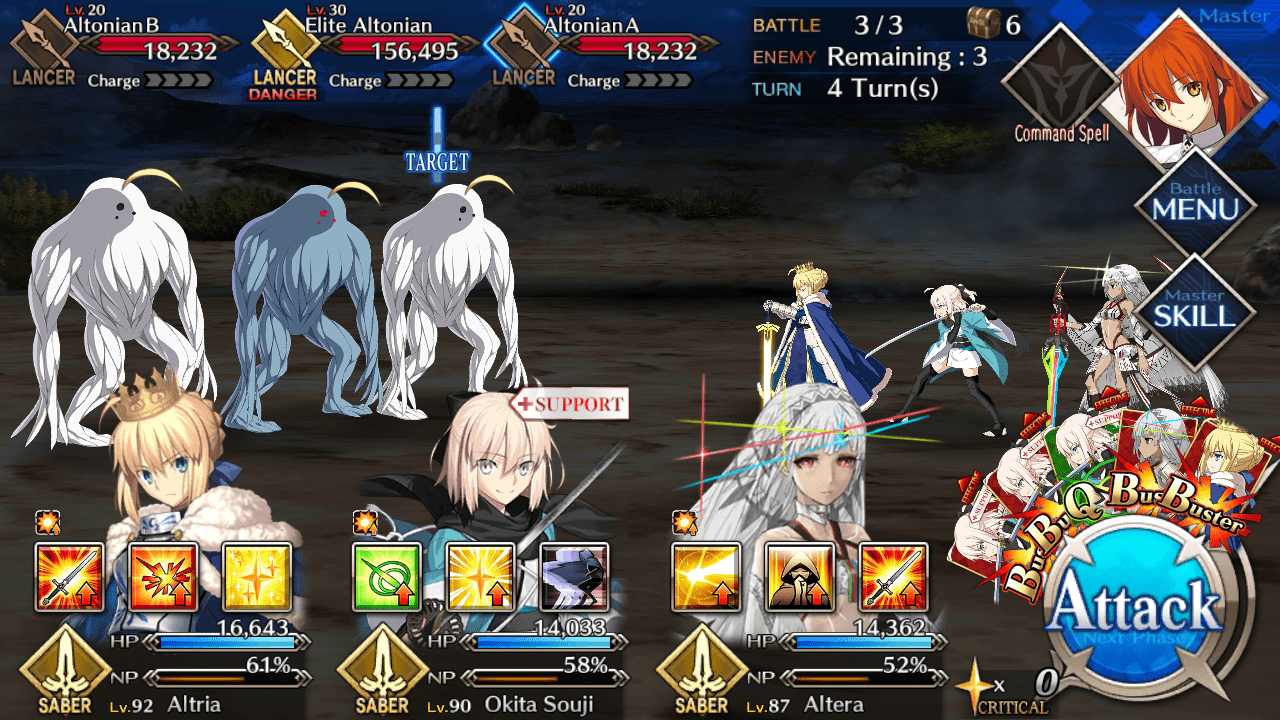
Task: Use Altera's red sword attack-up skill
Action: [893, 577]
